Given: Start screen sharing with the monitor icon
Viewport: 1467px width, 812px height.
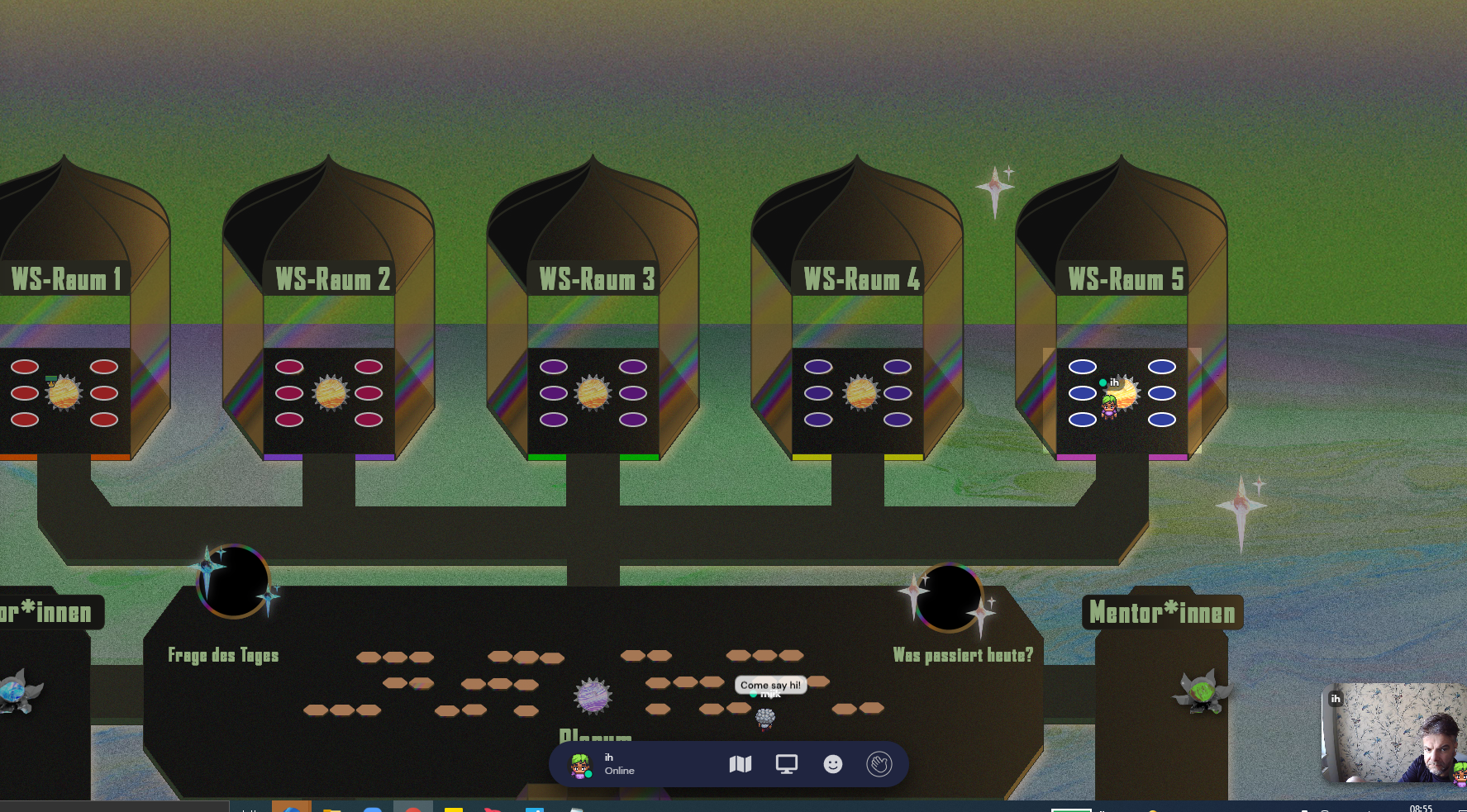Looking at the screenshot, I should 787,764.
